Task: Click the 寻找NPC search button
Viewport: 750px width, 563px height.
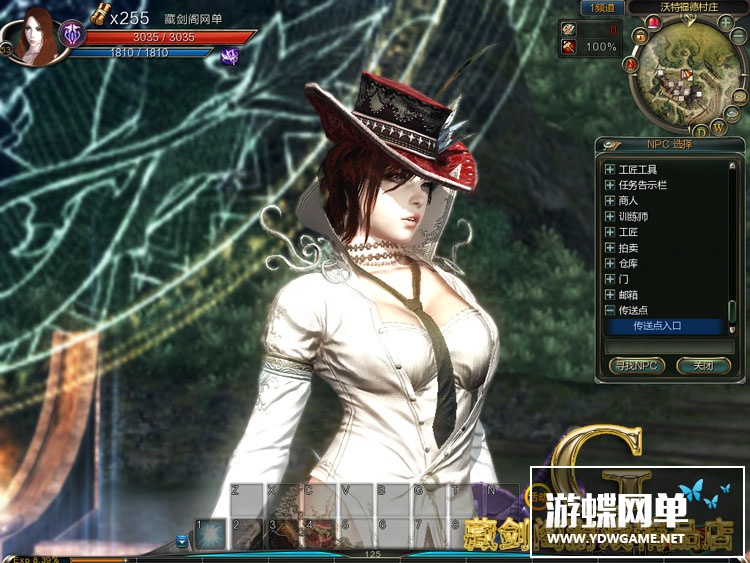Action: 636,366
